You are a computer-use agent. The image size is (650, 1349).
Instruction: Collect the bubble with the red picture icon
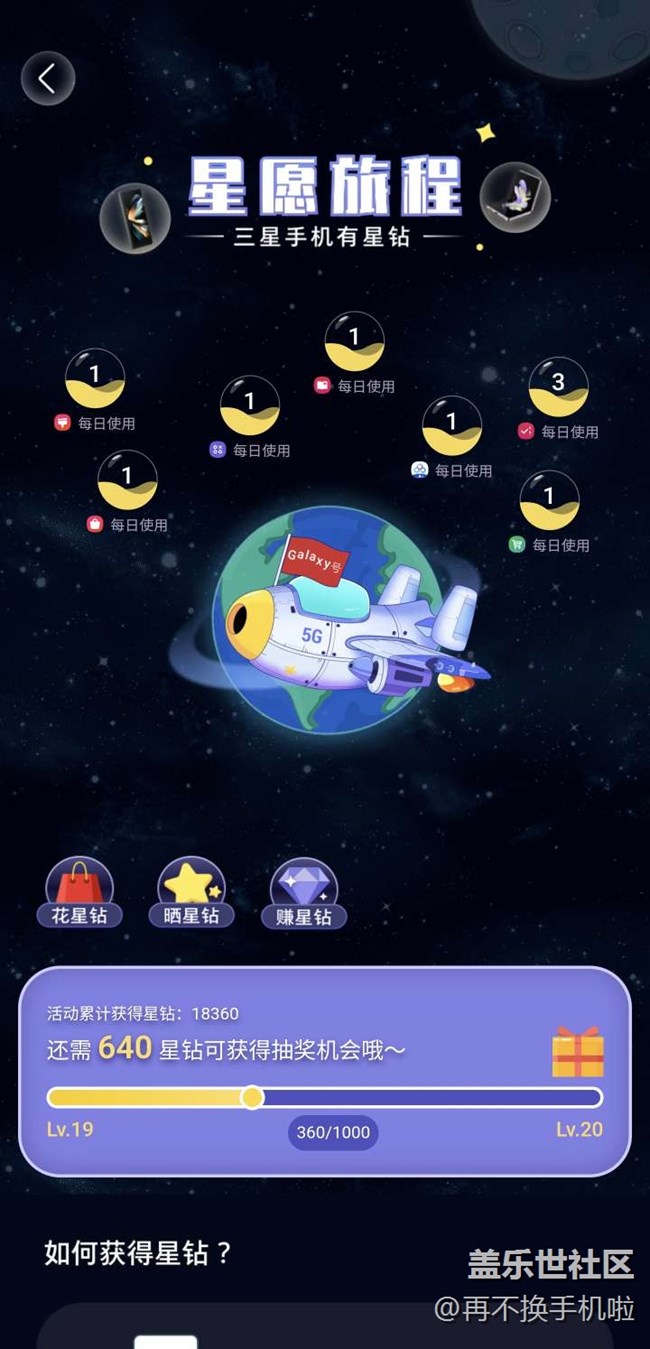point(354,342)
